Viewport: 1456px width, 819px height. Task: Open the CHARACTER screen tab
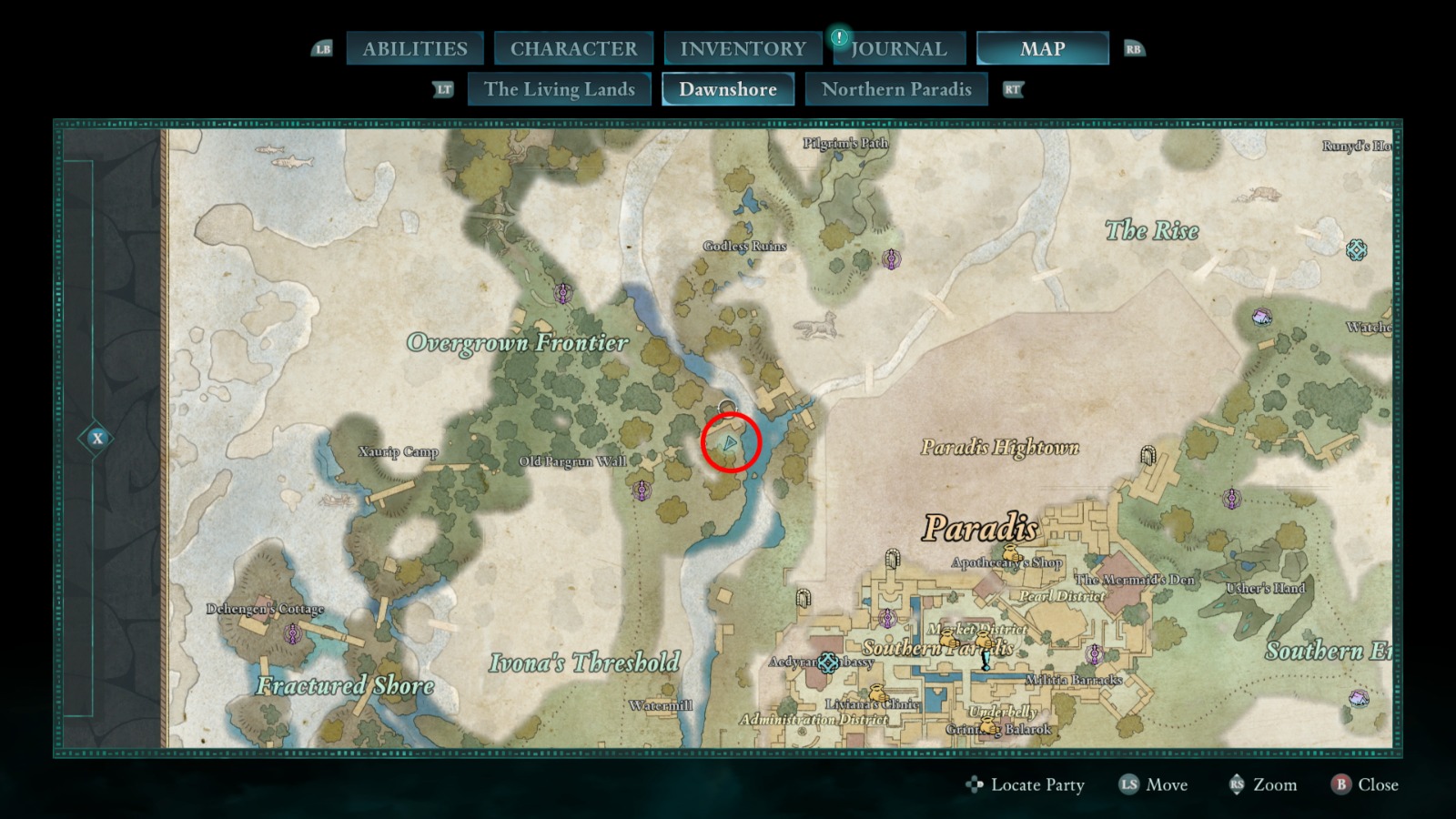point(573,48)
